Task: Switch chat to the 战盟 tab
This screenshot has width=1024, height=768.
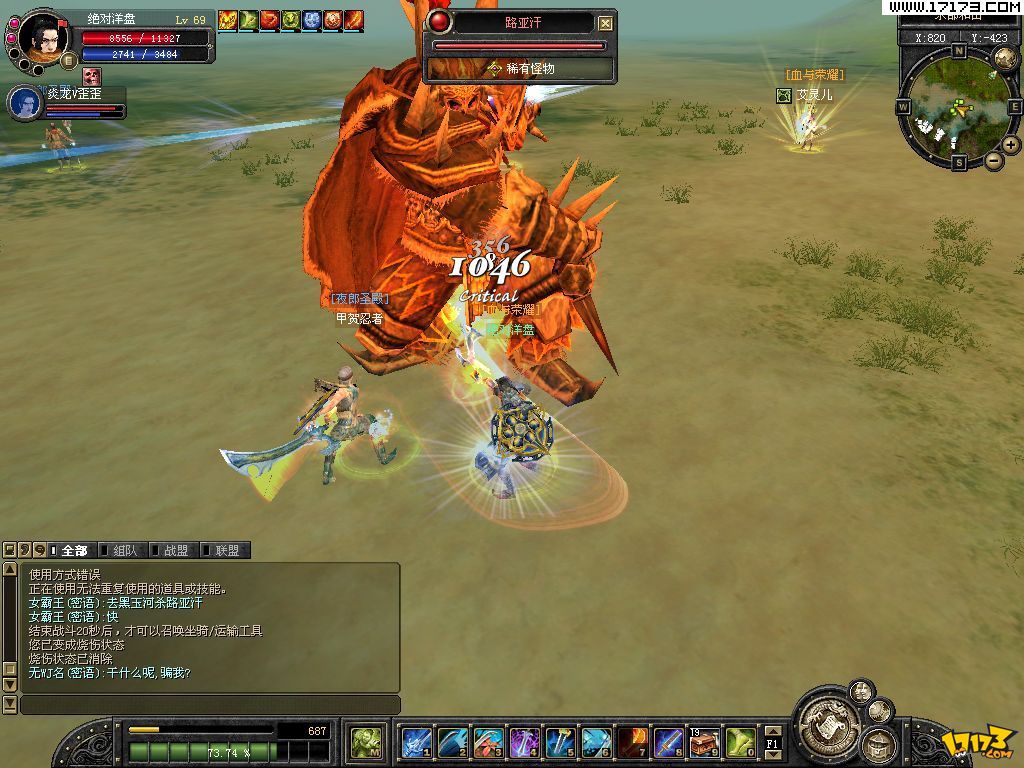Action: coord(175,550)
